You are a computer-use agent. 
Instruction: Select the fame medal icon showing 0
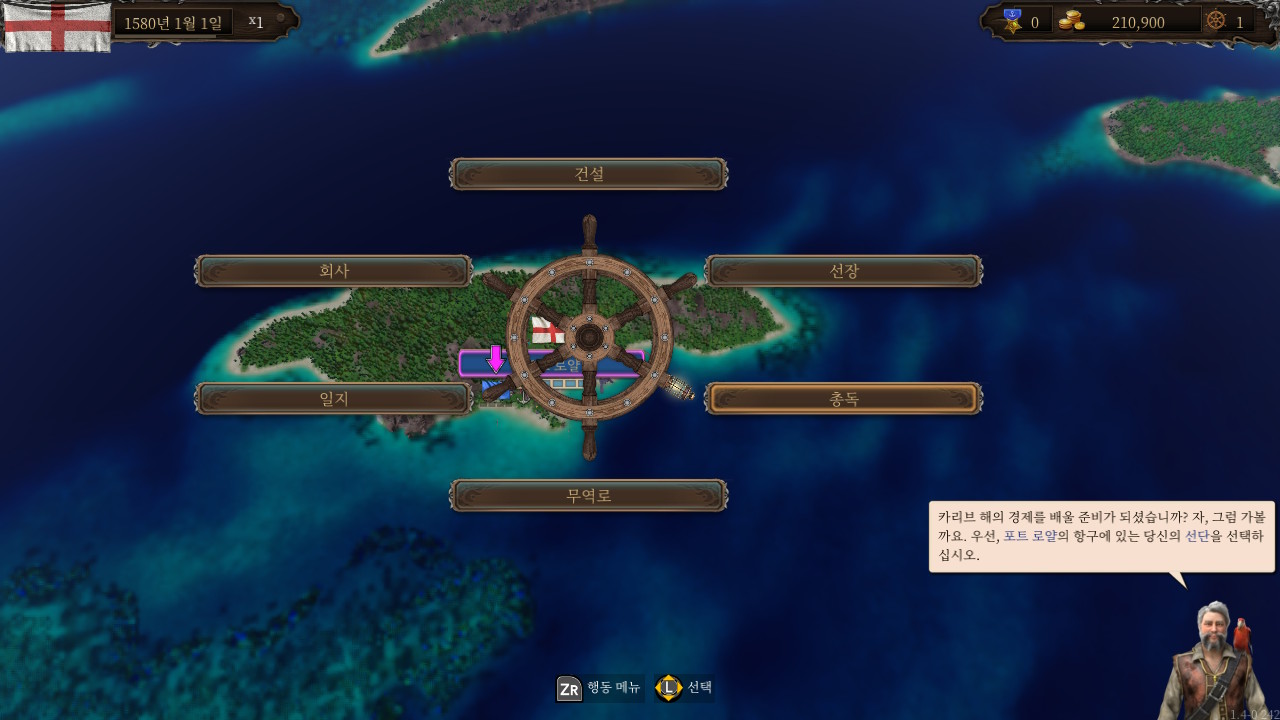1015,22
